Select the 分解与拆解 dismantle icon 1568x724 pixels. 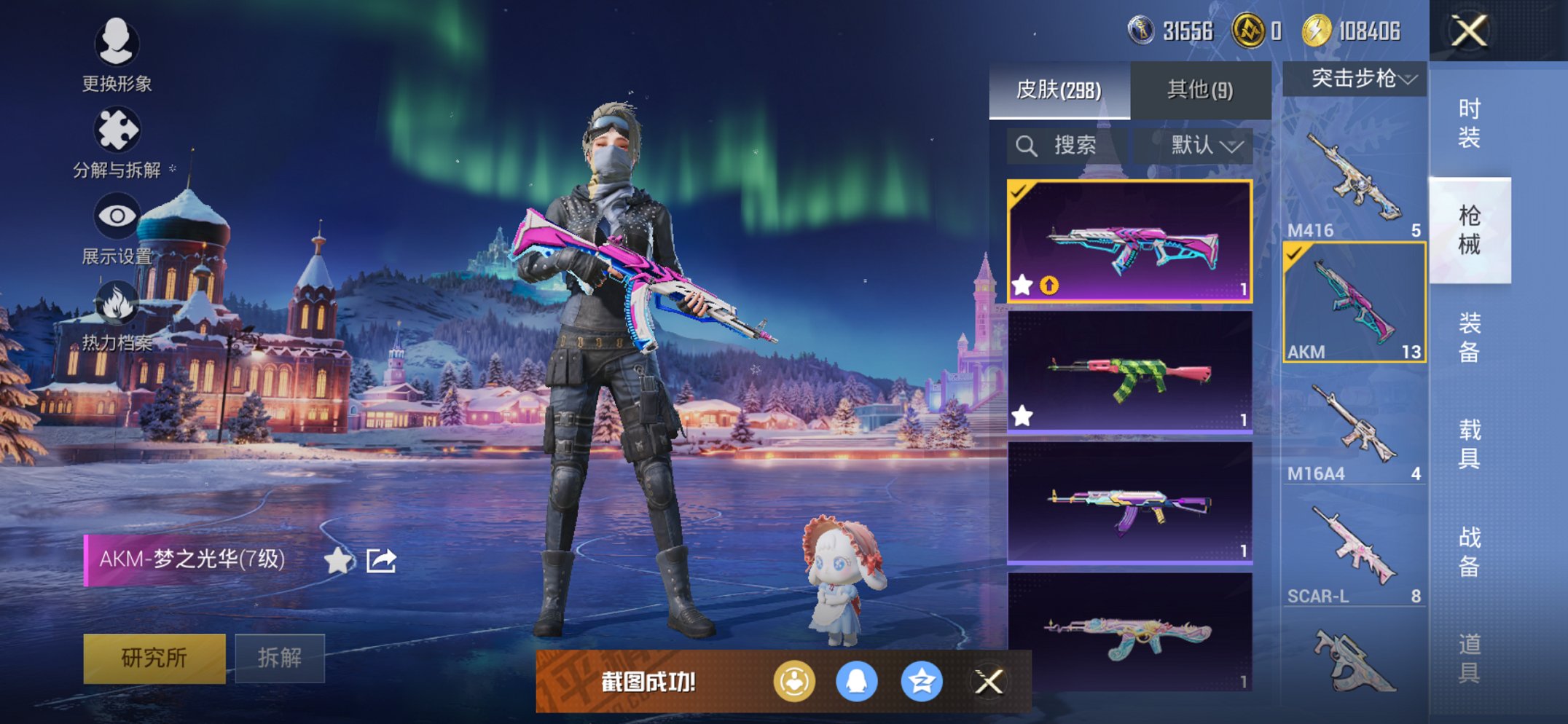119,128
